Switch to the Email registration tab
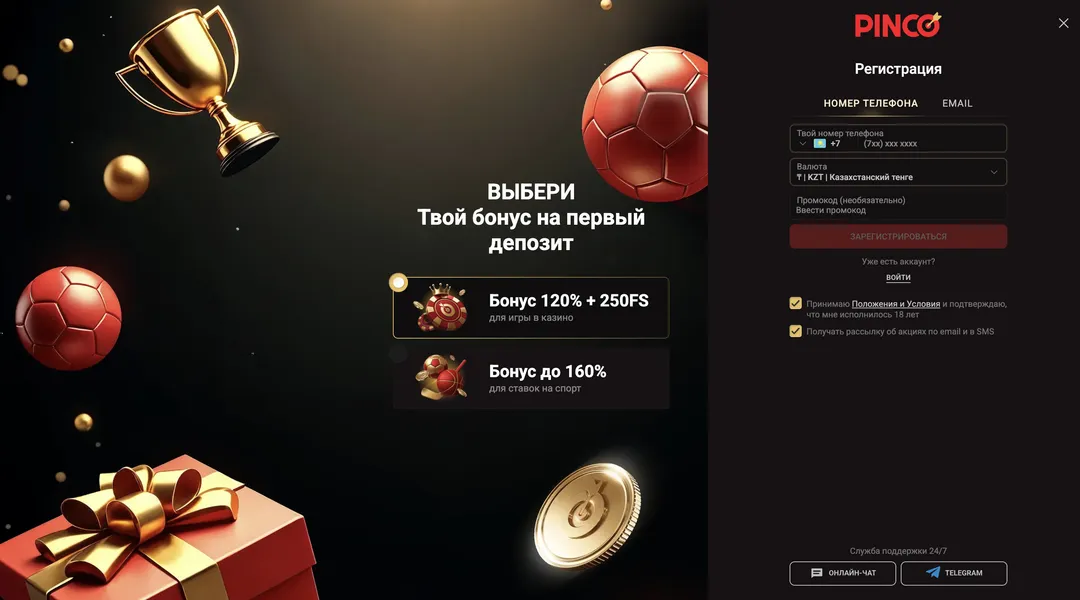Image resolution: width=1080 pixels, height=600 pixels. pyautogui.click(x=957, y=104)
